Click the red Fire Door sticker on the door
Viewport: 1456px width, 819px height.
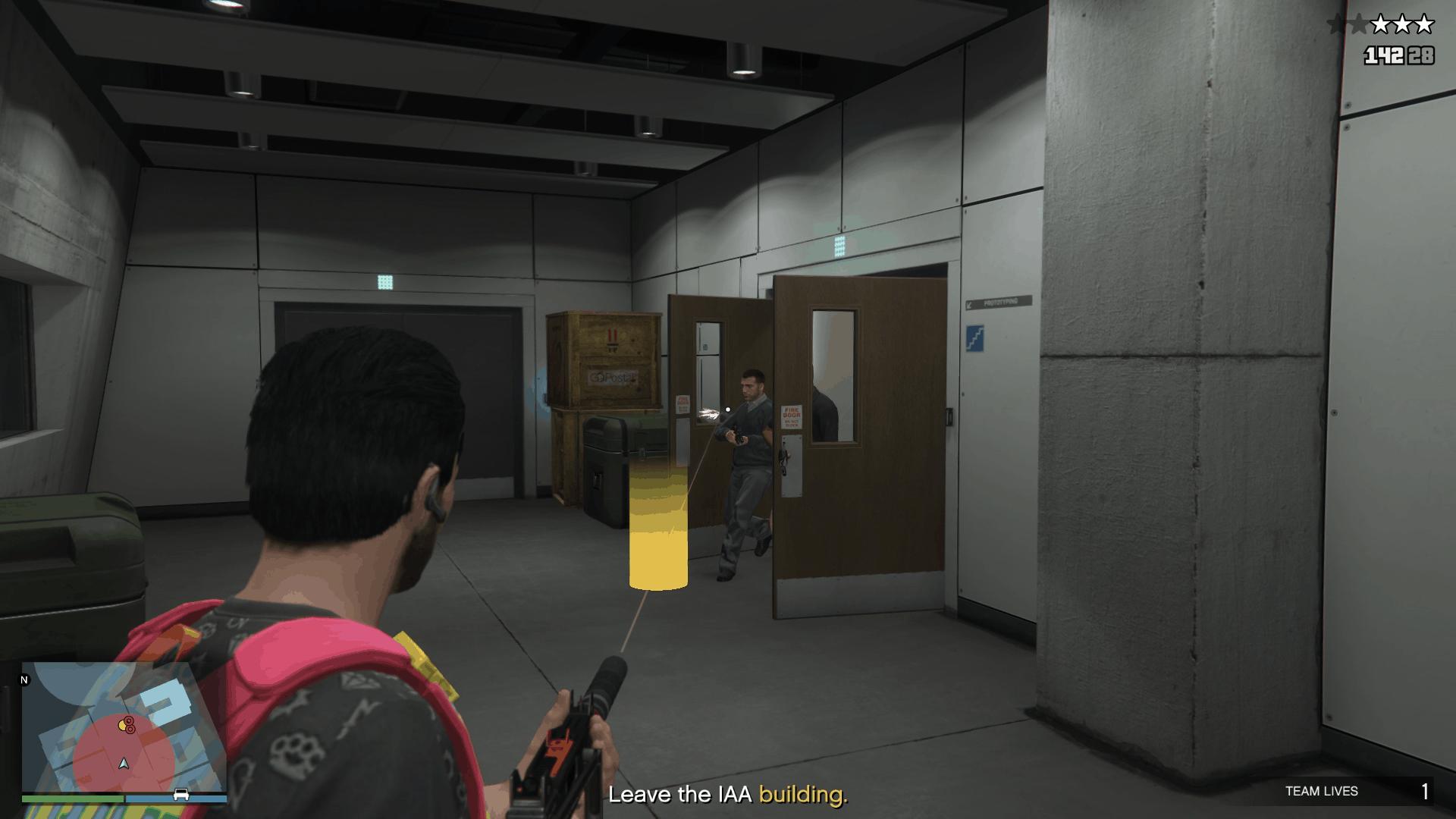click(792, 418)
